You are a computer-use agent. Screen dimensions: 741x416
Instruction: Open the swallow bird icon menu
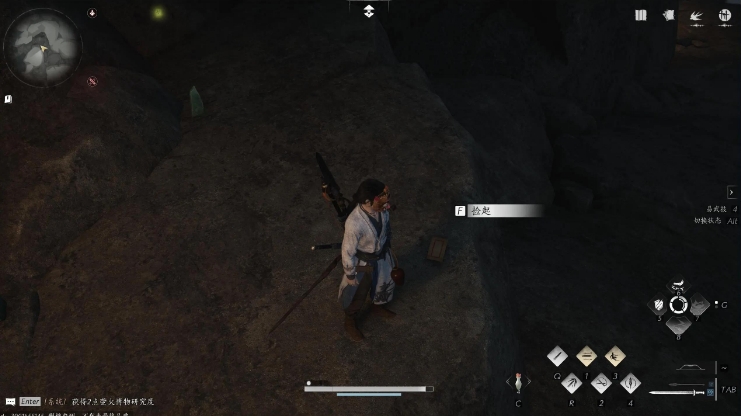pos(696,16)
